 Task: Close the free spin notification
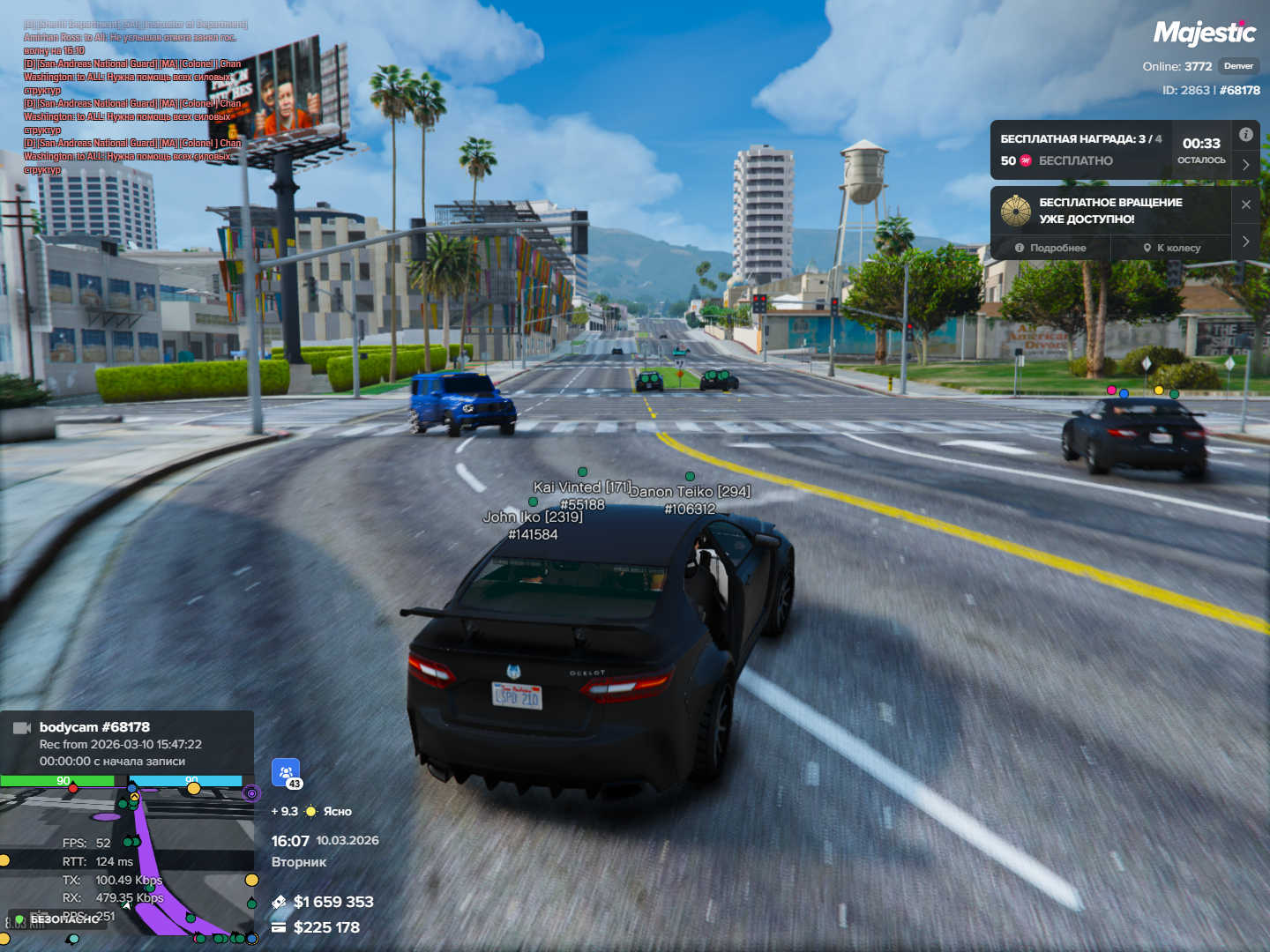[x=1245, y=205]
